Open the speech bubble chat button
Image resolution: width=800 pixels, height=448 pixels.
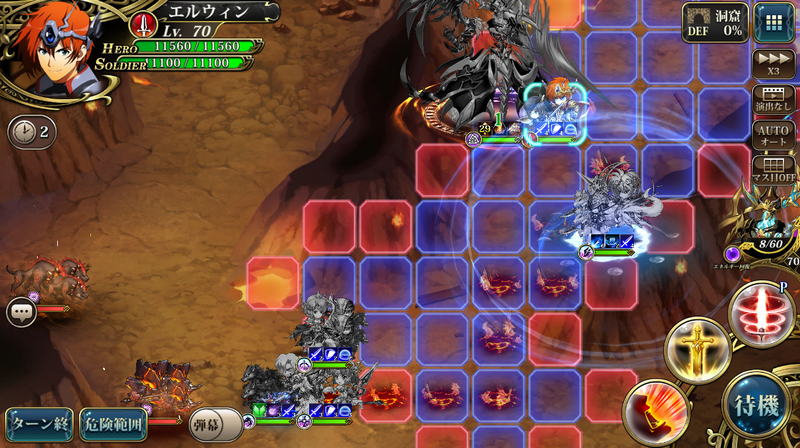point(21,312)
